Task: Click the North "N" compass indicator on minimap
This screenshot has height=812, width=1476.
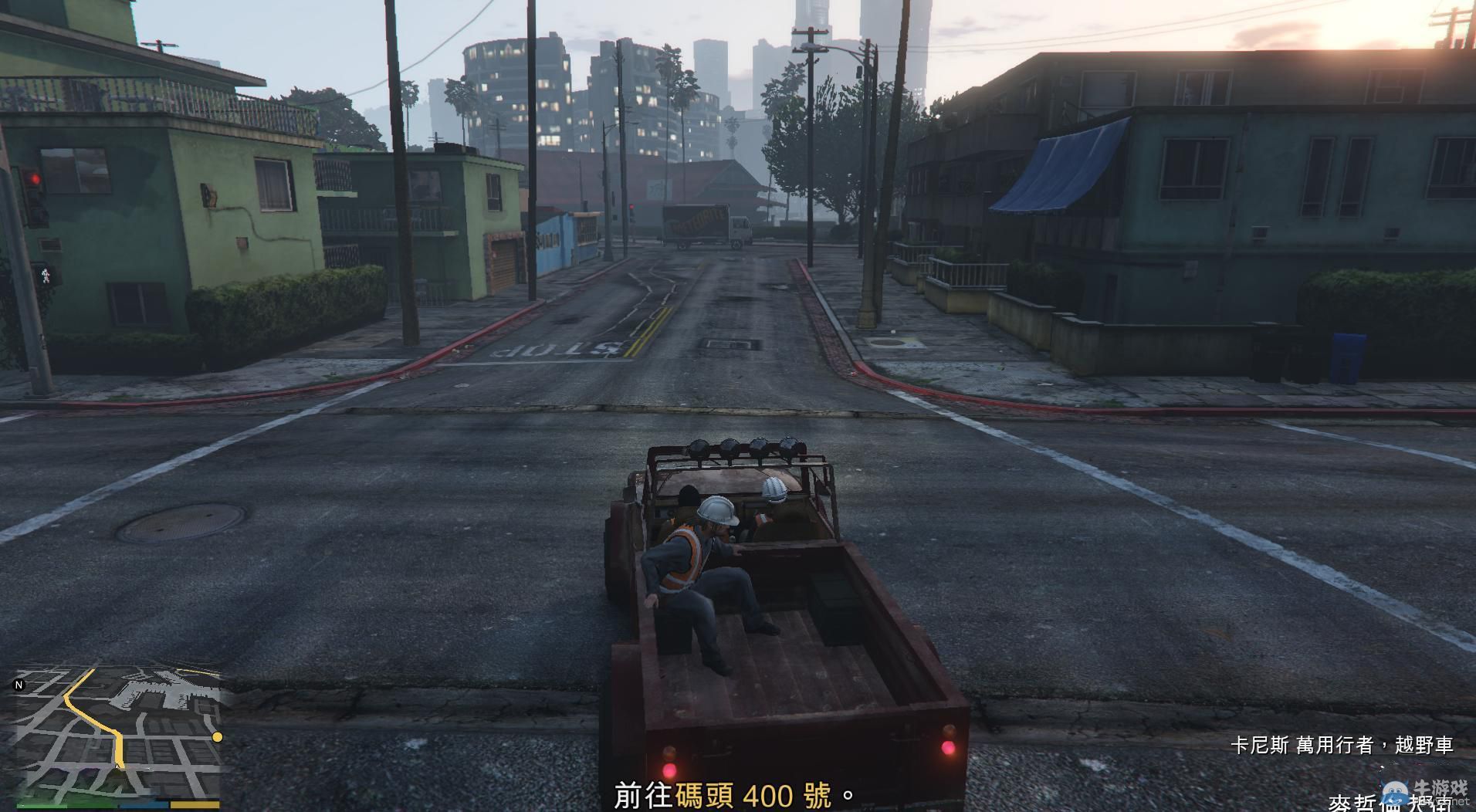Action: click(x=19, y=684)
